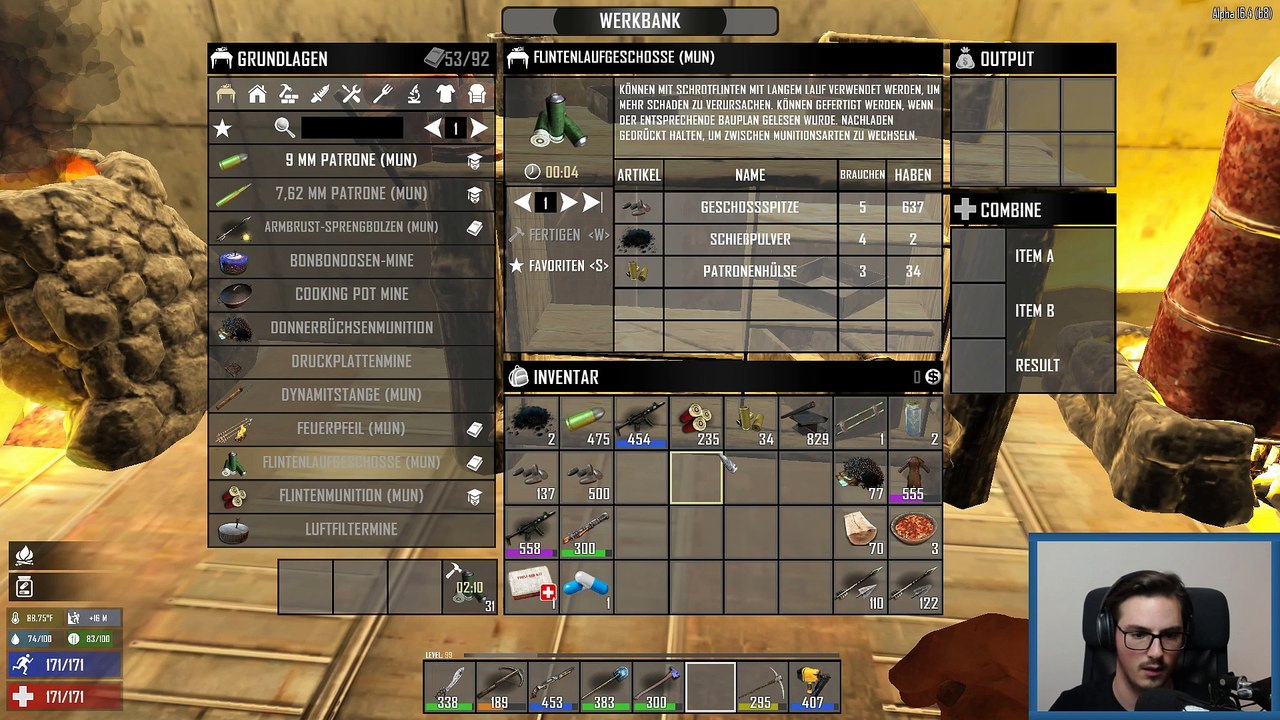Select the first aid kit in inventory
Image resolution: width=1280 pixels, height=720 pixels.
coord(531,587)
